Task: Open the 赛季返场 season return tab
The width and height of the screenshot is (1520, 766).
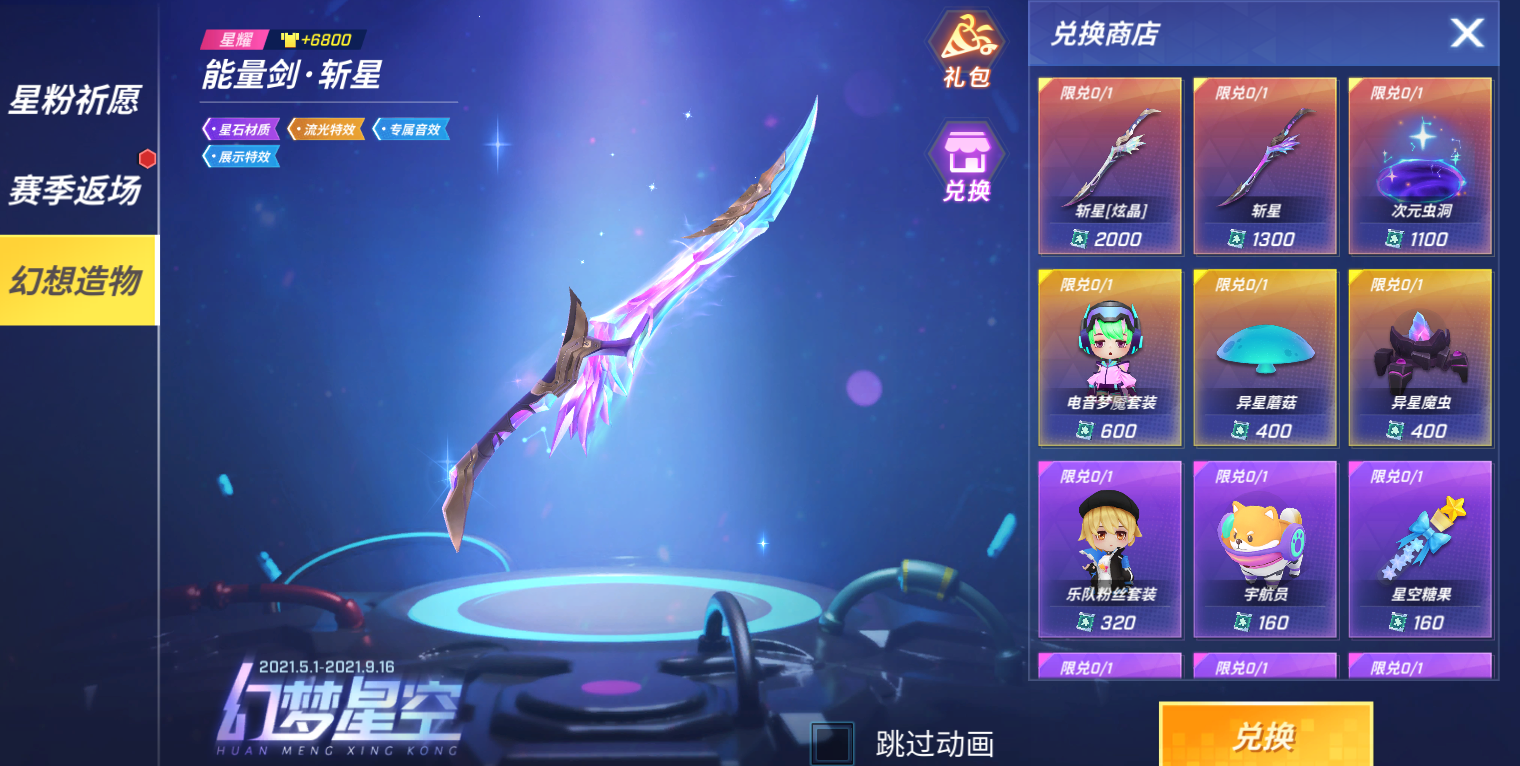Action: [75, 187]
